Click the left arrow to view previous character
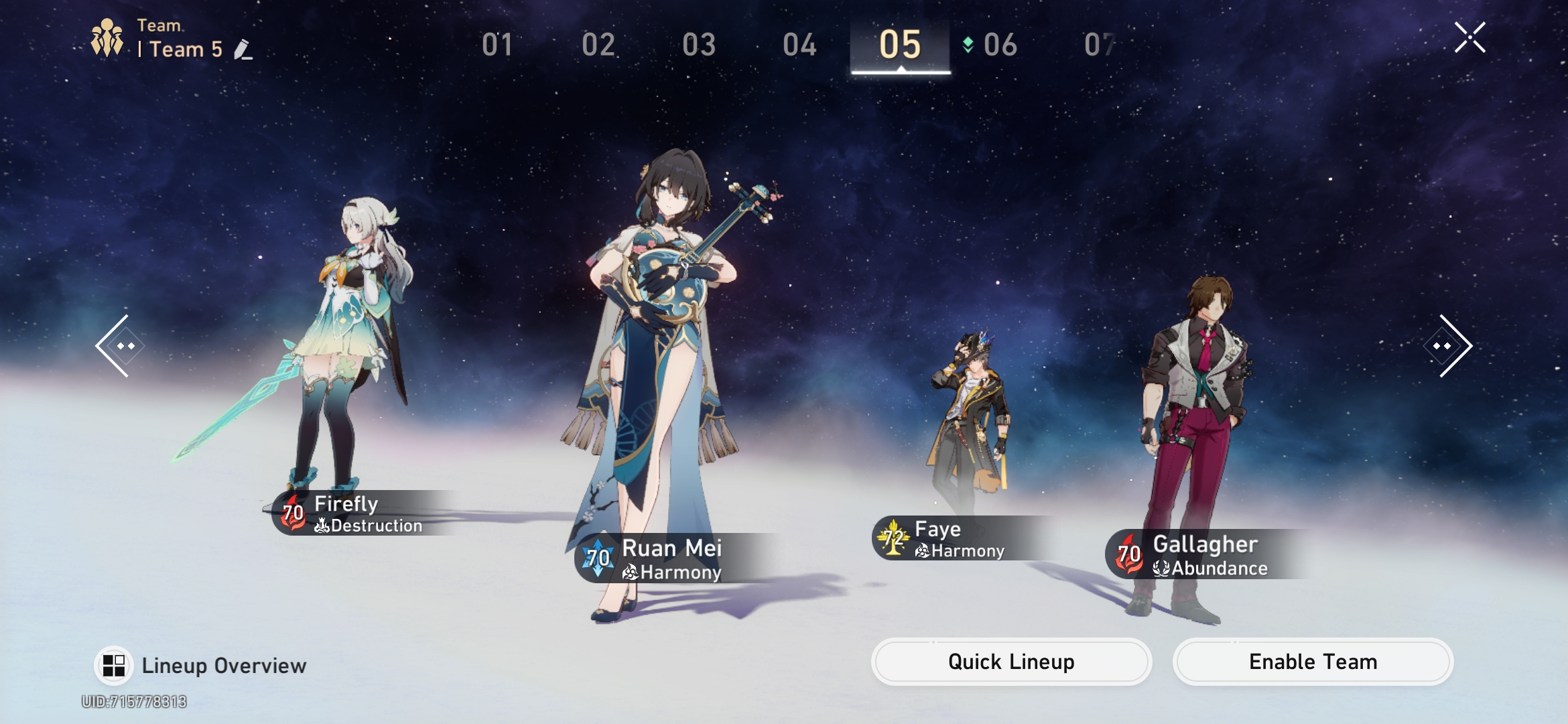The height and width of the screenshot is (724, 1568). pos(119,346)
